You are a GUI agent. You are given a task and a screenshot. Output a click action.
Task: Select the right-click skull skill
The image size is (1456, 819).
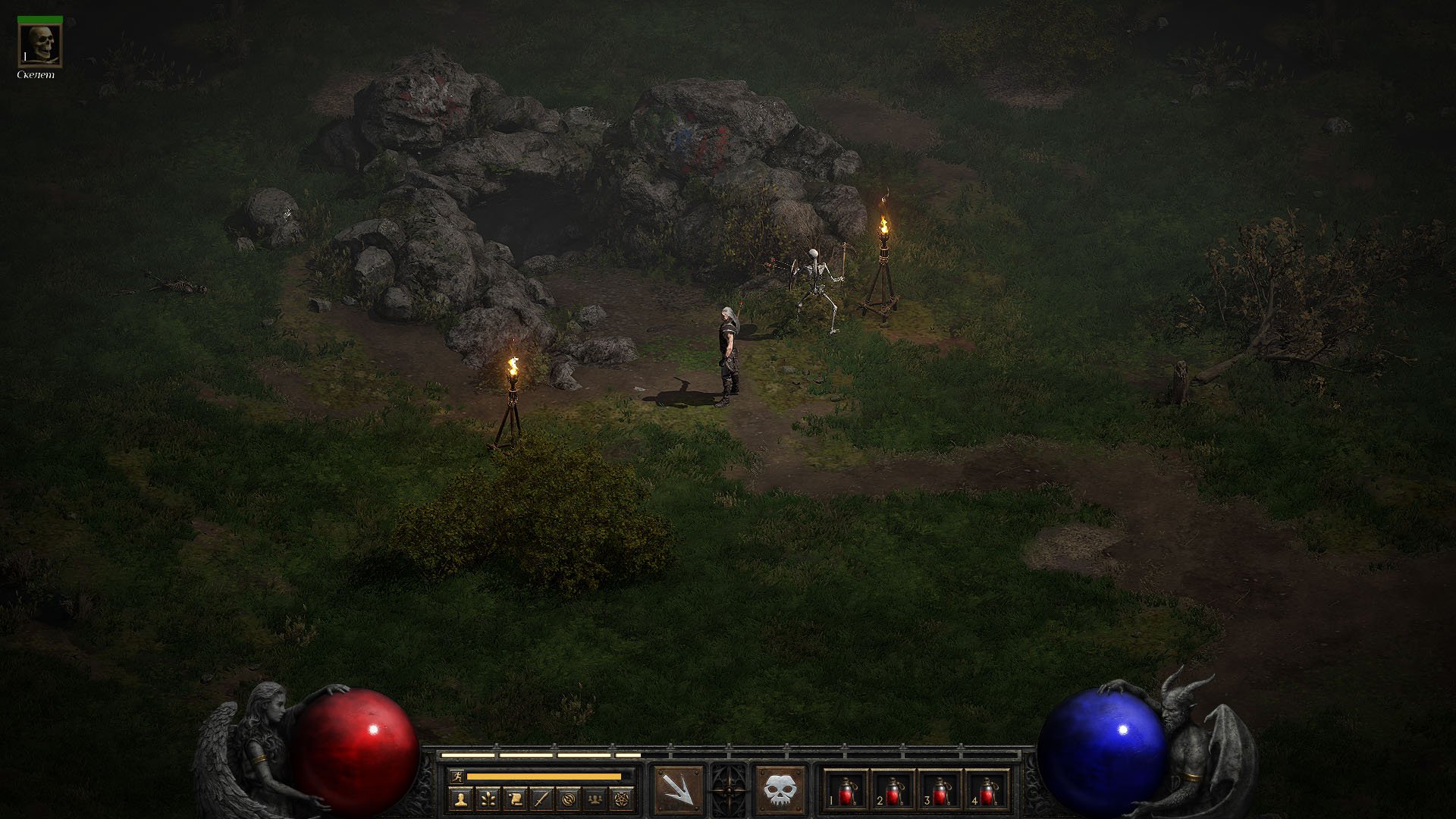(x=780, y=791)
